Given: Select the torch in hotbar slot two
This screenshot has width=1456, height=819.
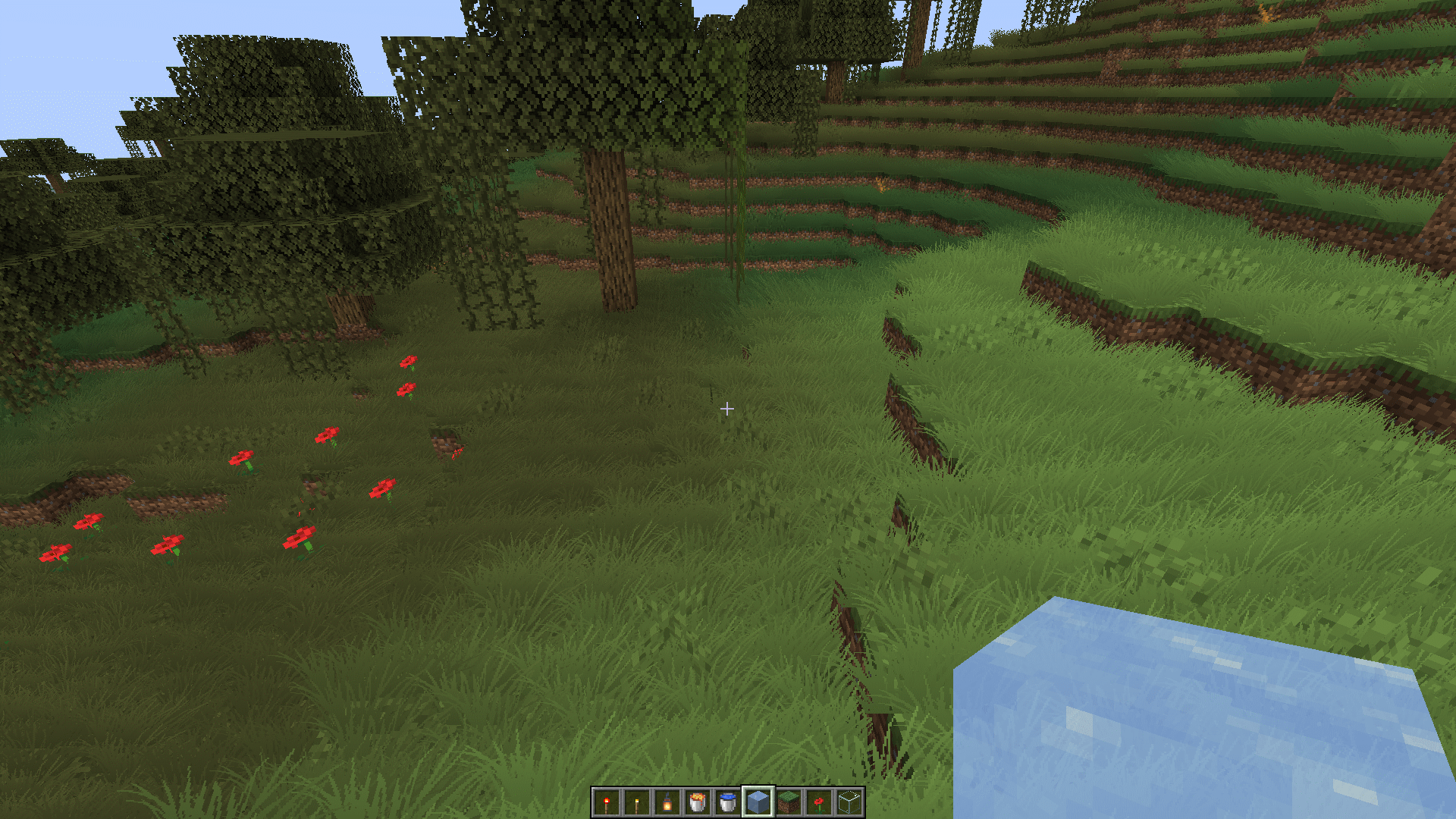Looking at the screenshot, I should click(x=637, y=802).
